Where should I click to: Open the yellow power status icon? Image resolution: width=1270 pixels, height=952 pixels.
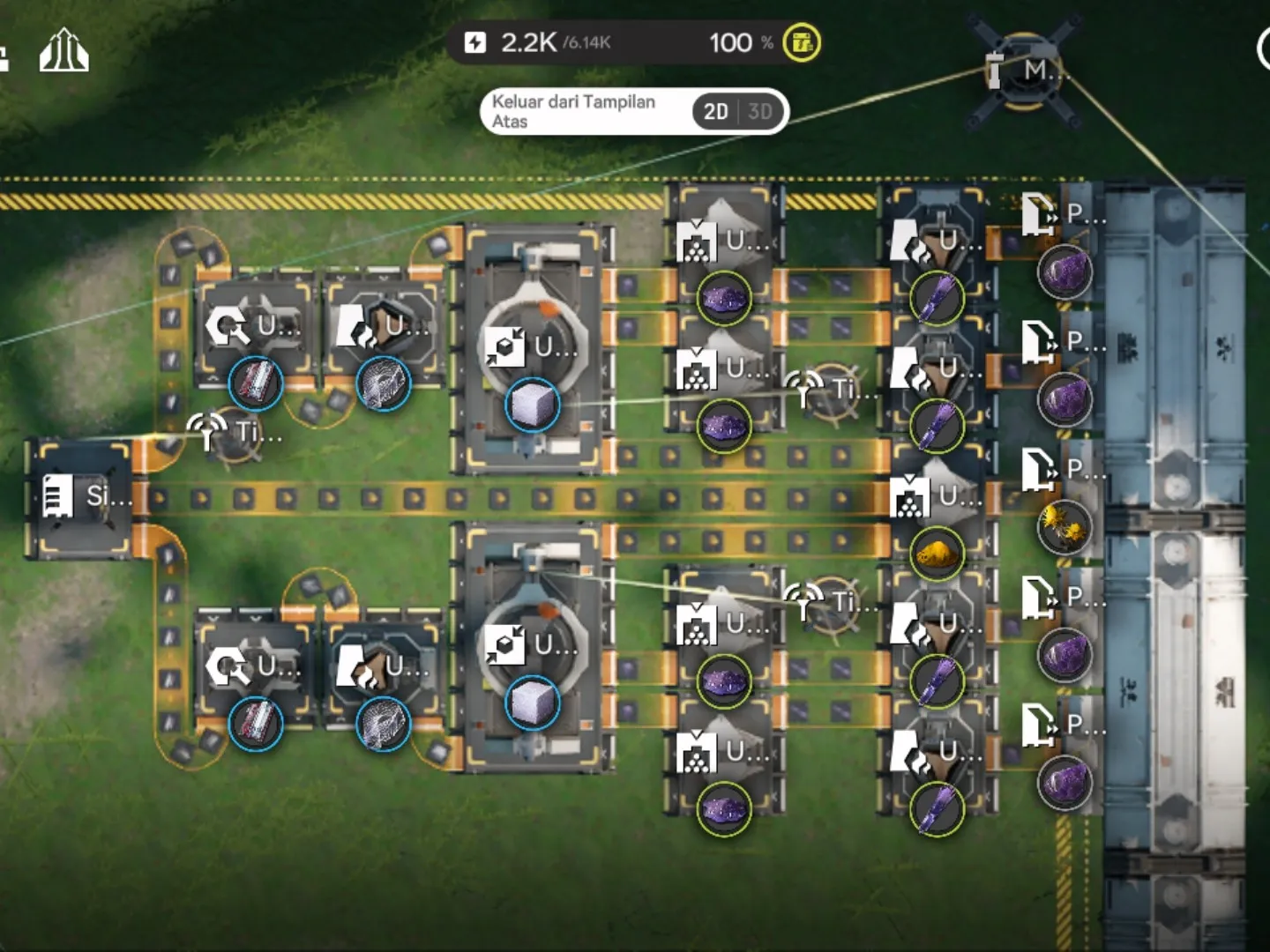click(801, 42)
